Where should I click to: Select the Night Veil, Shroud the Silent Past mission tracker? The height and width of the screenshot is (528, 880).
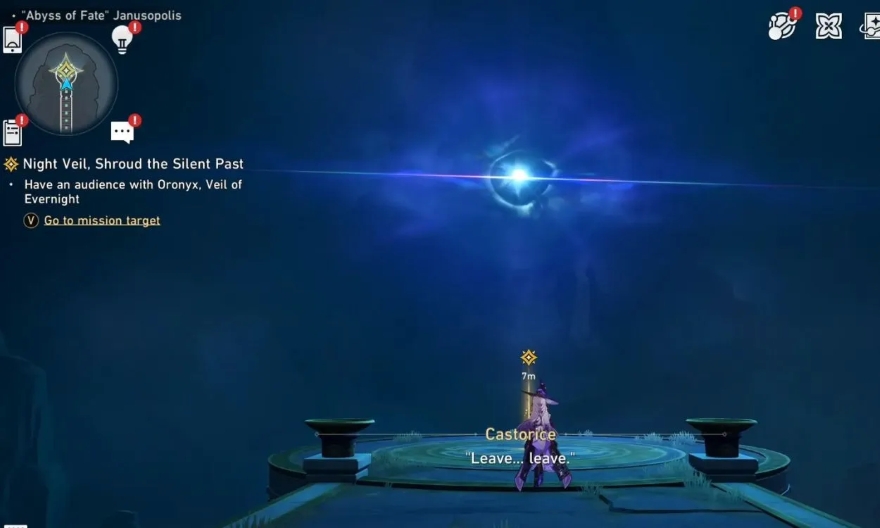click(133, 164)
